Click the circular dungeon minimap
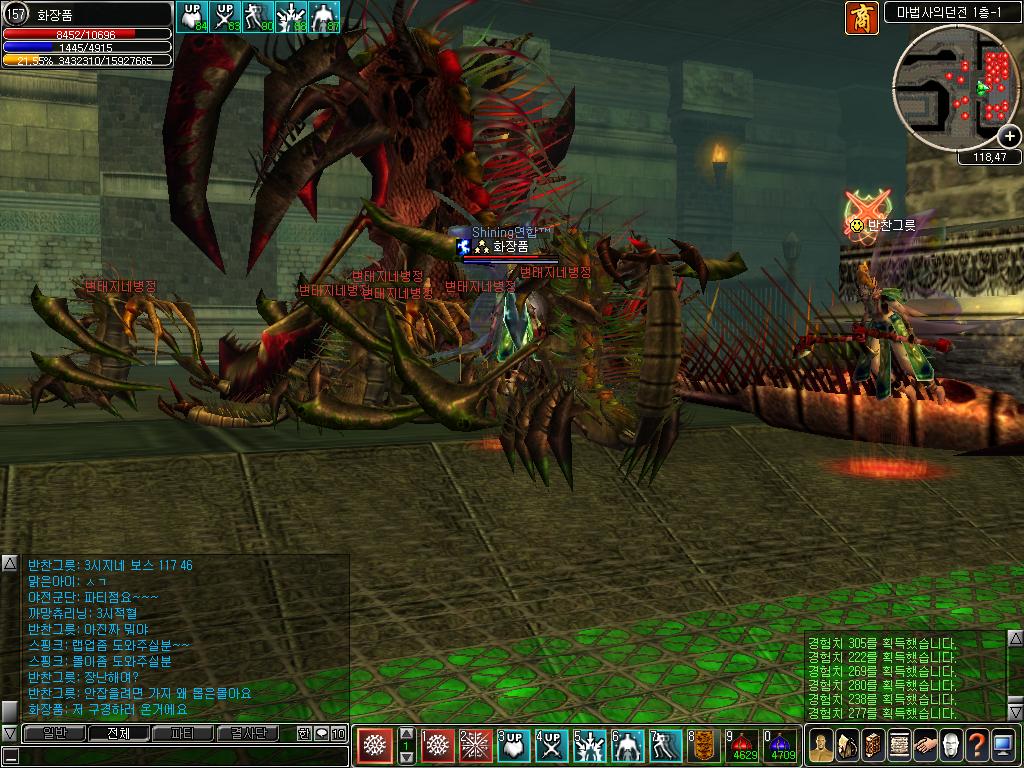Viewport: 1024px width, 768px height. 954,88
